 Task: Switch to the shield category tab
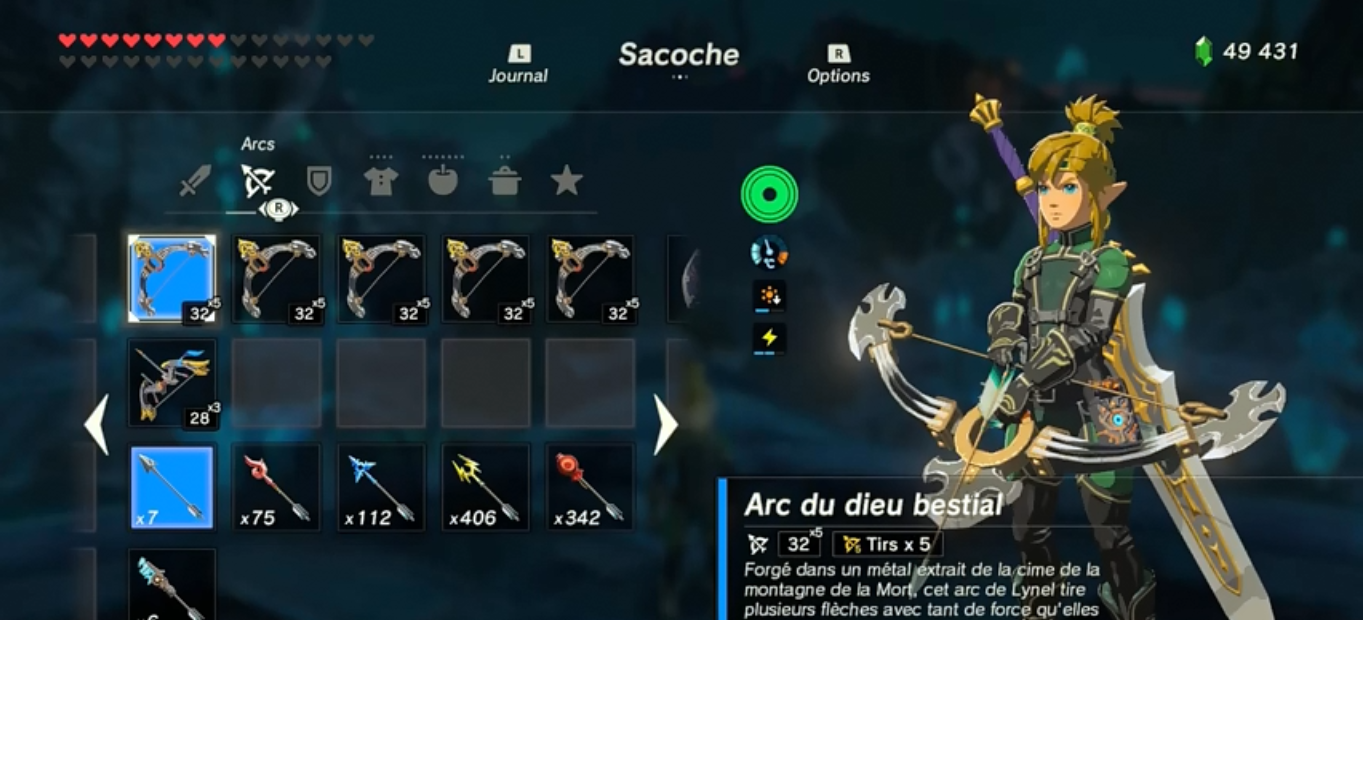point(319,182)
